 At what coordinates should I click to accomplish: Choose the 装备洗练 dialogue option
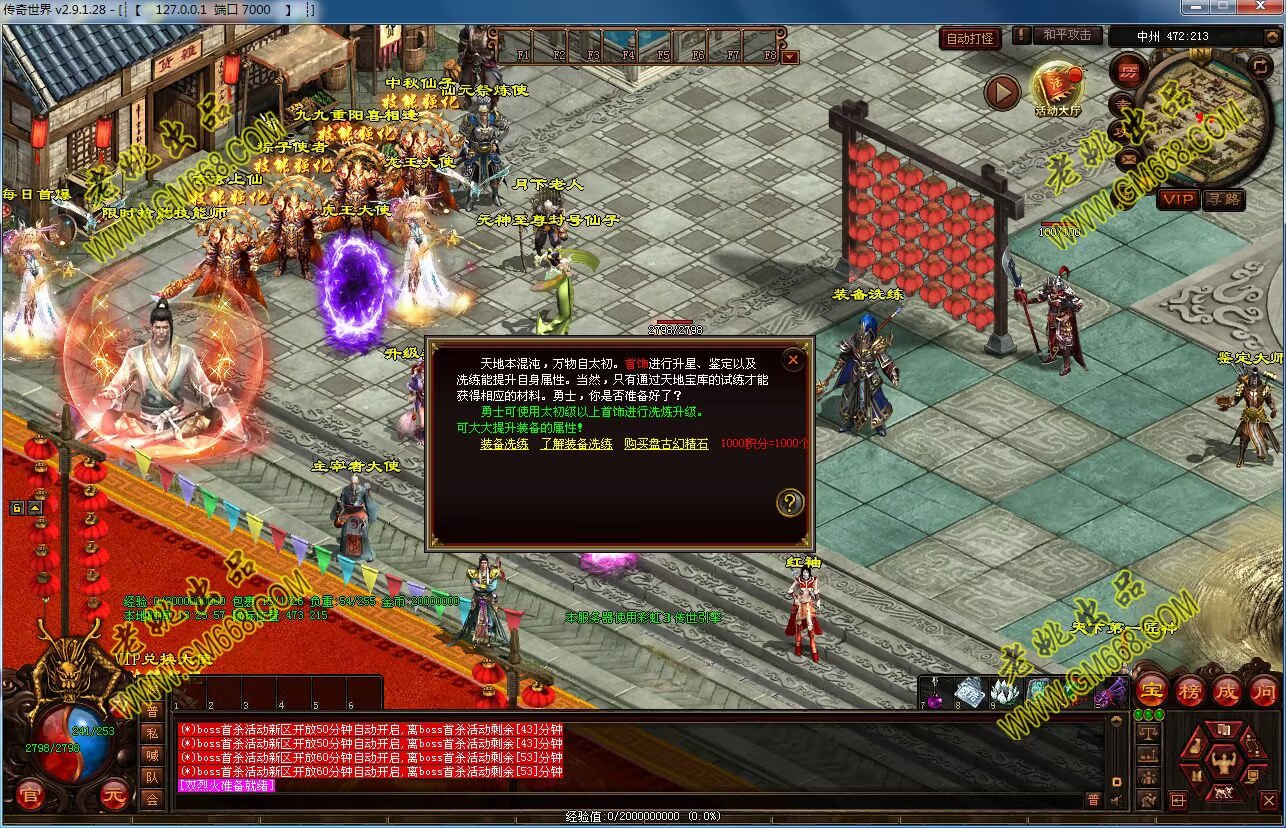click(x=504, y=444)
